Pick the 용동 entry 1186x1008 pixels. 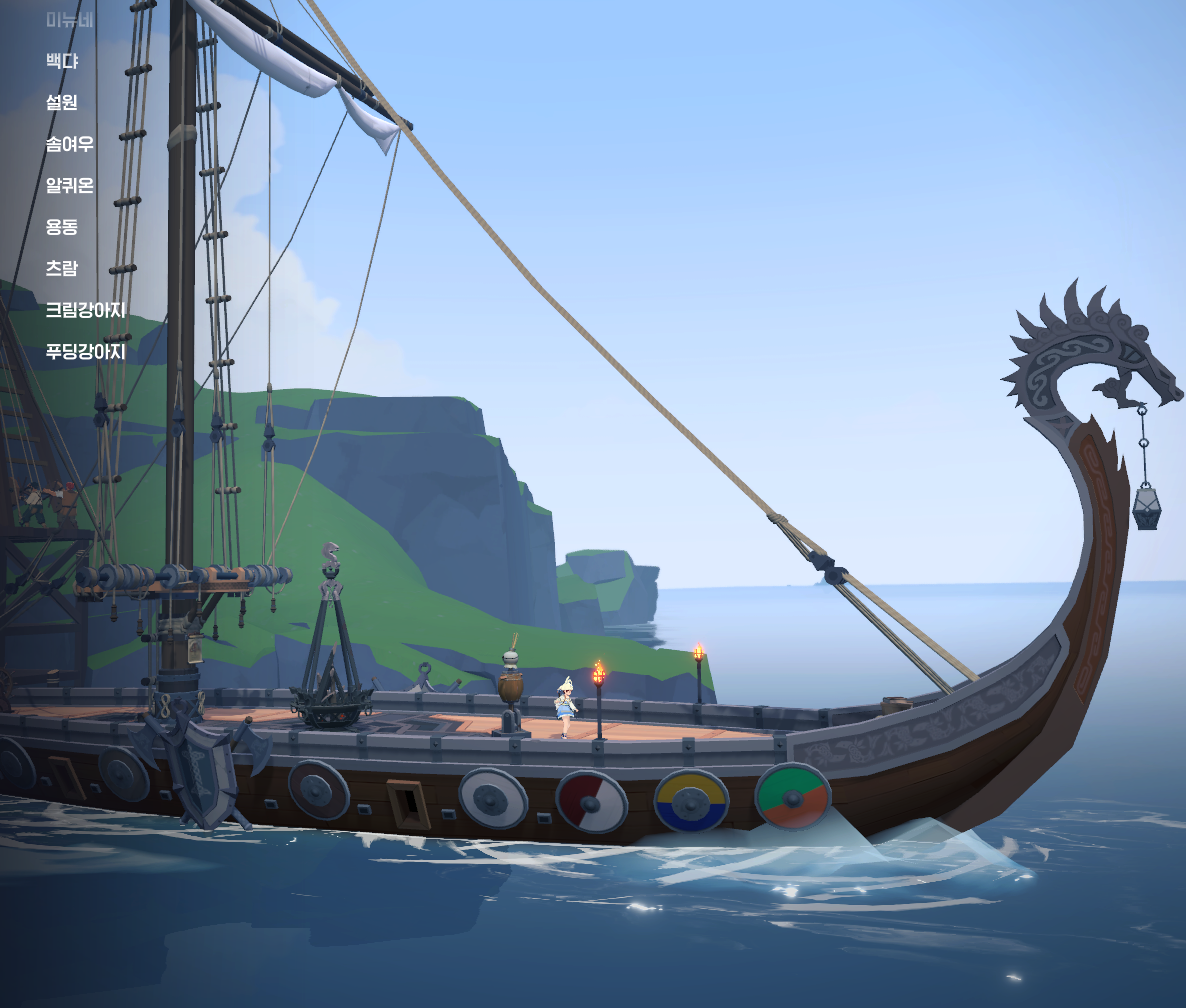tap(62, 227)
